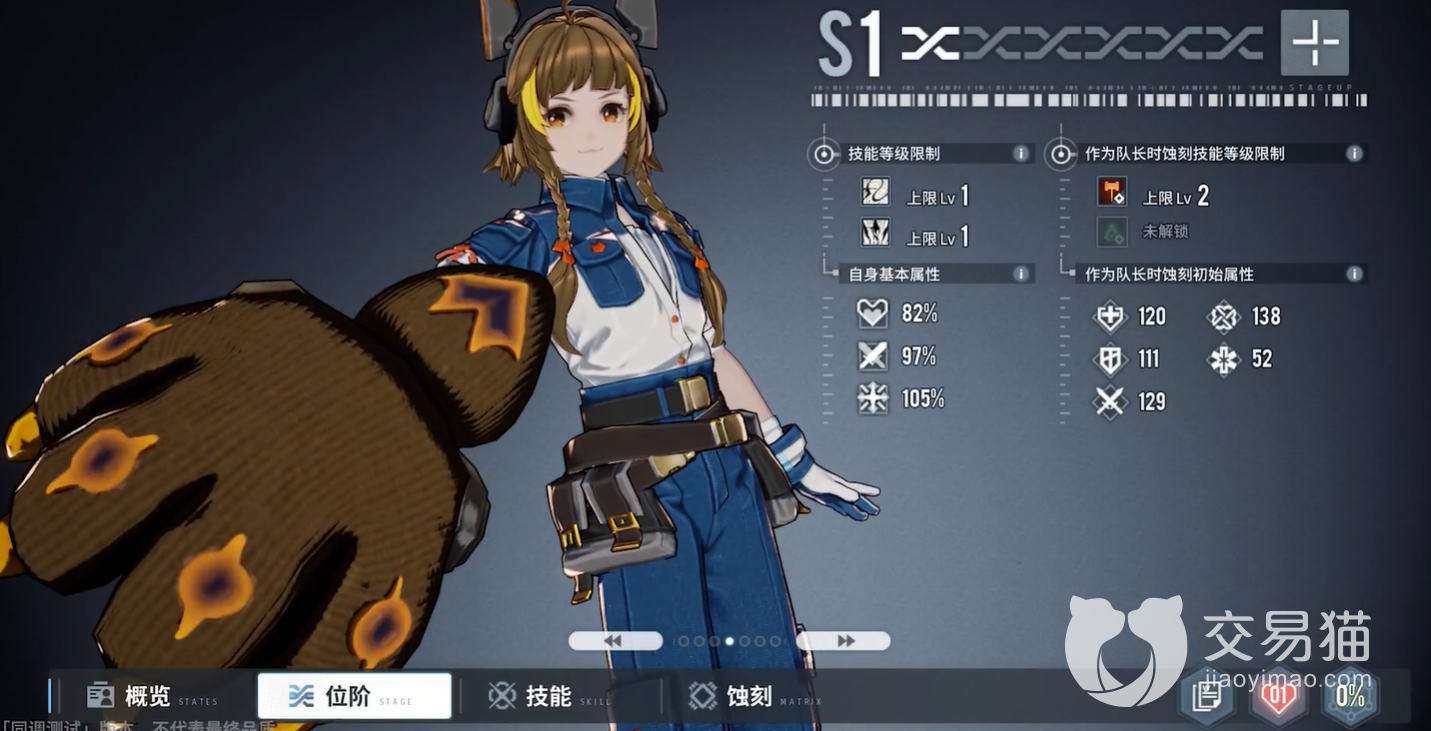
Task: Click the red heart 01 hexagon icon
Action: point(1278,696)
